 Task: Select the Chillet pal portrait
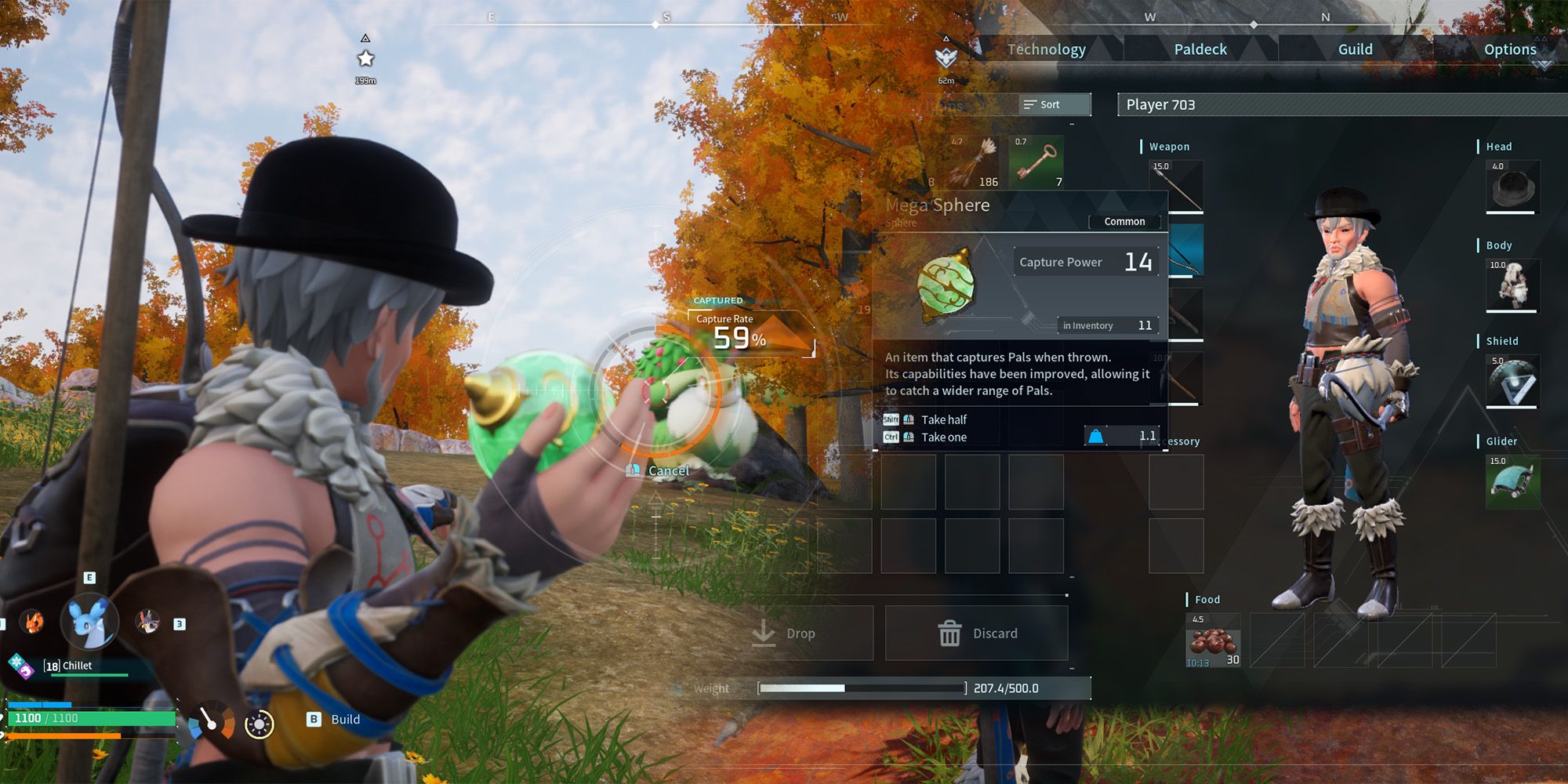pos(91,621)
